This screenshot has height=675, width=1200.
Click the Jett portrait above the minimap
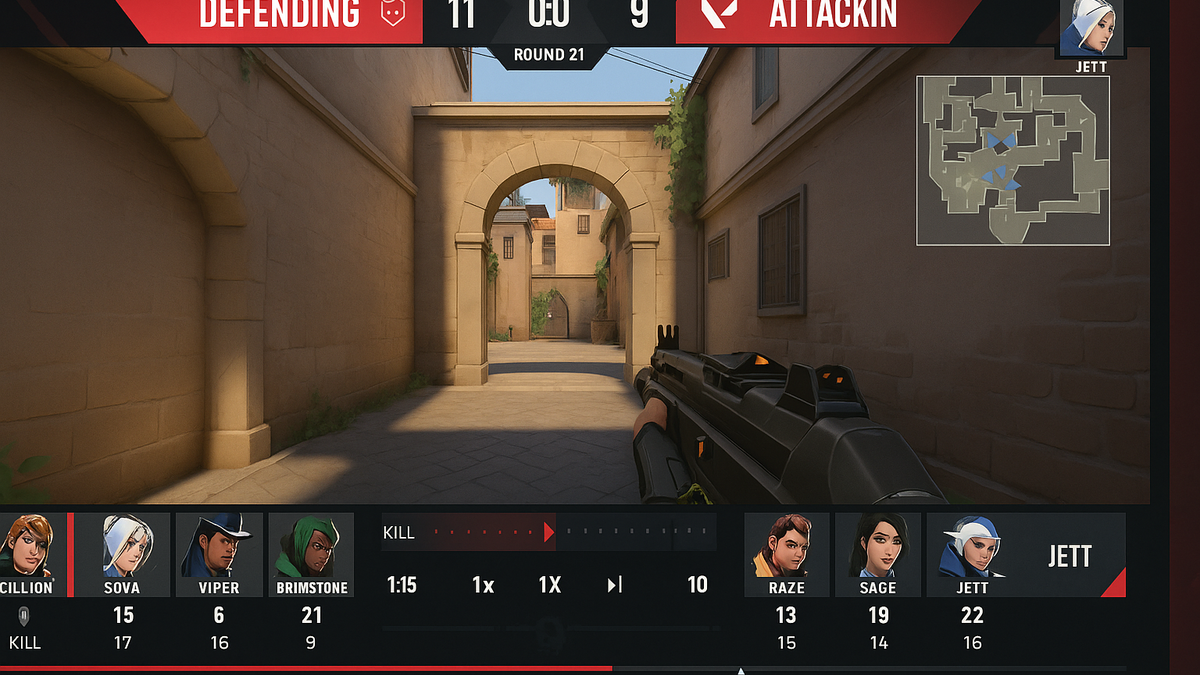coord(1090,28)
